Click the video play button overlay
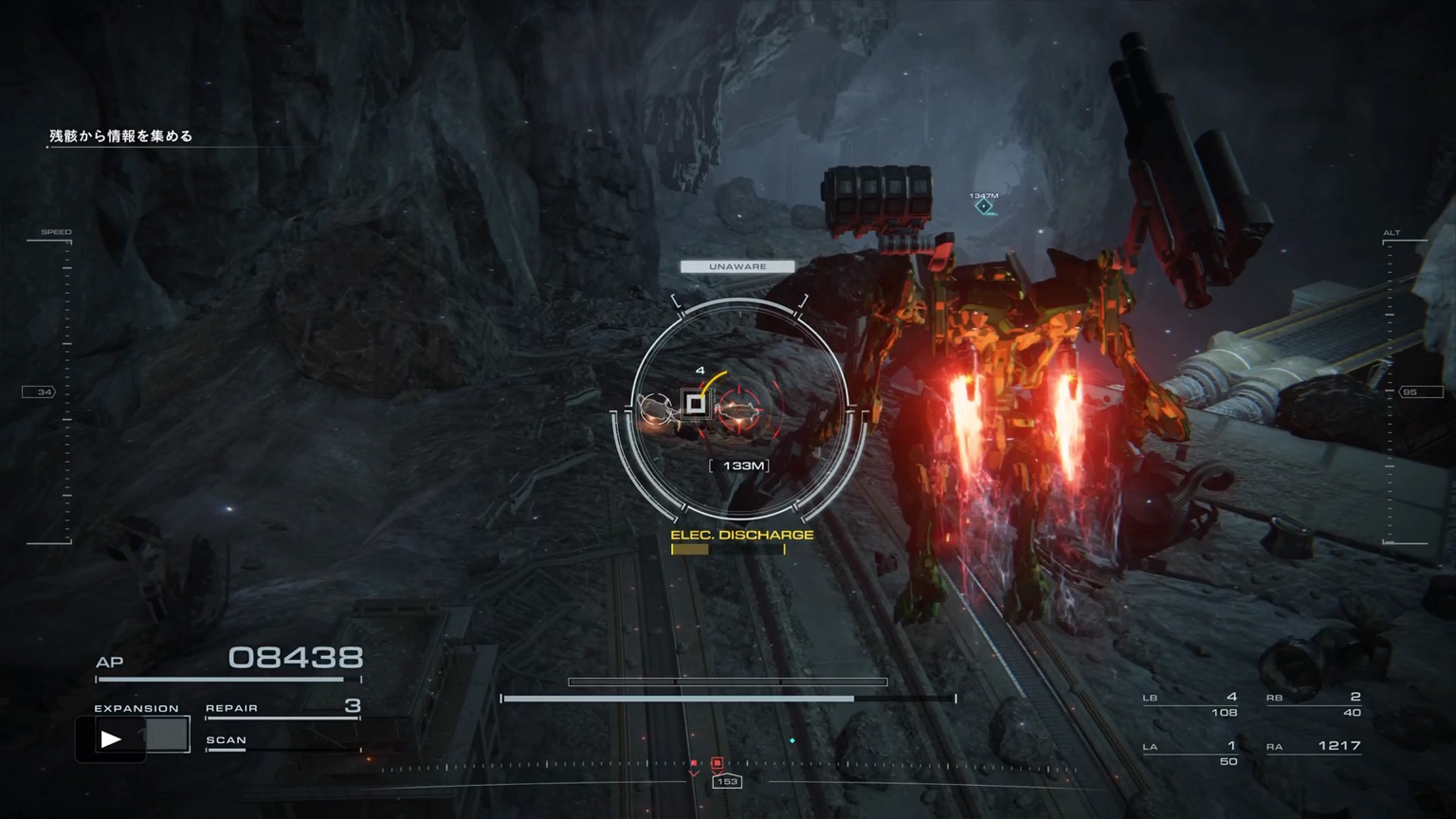This screenshot has width=1456, height=819. tap(111, 738)
